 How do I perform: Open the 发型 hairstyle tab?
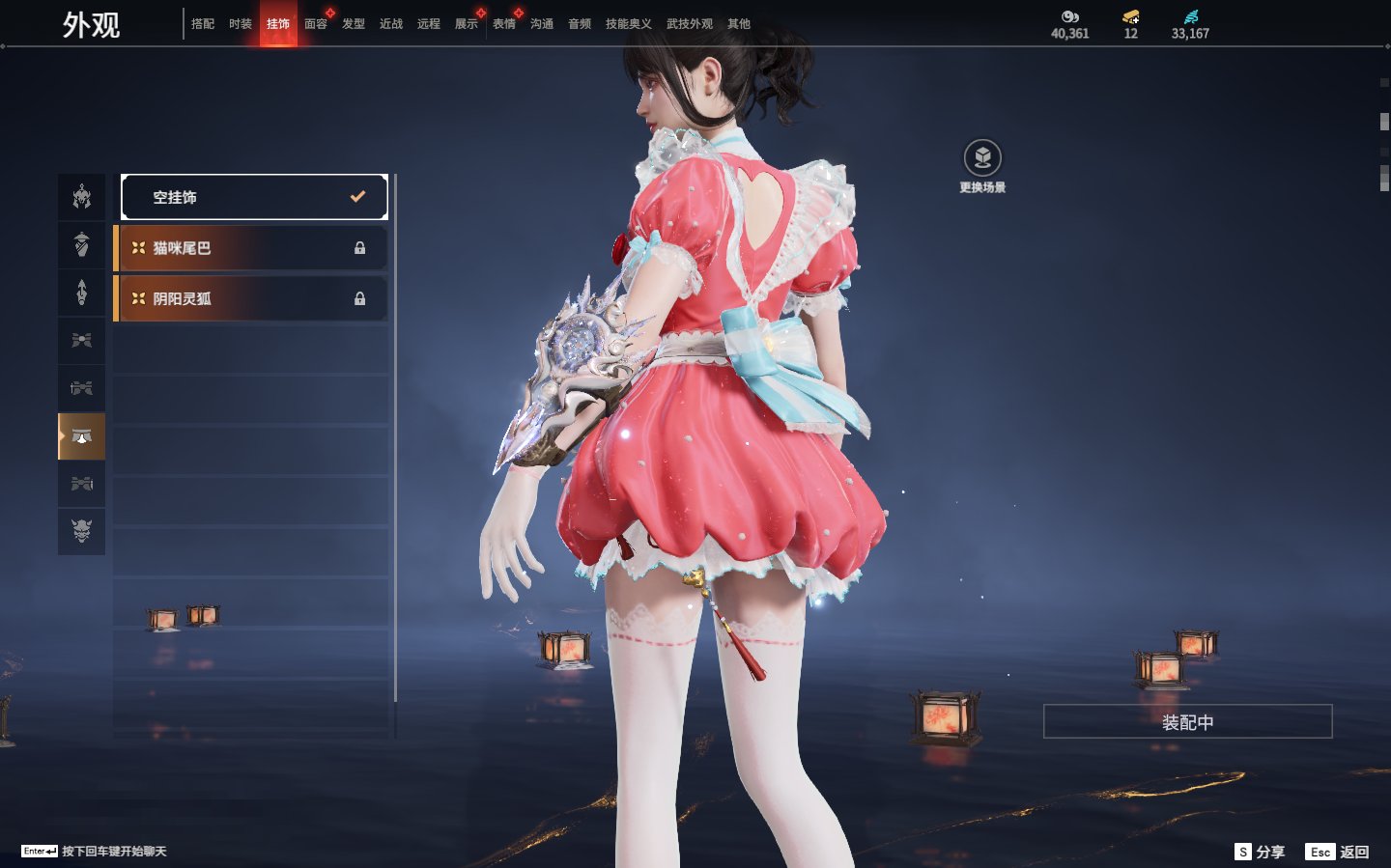(354, 24)
